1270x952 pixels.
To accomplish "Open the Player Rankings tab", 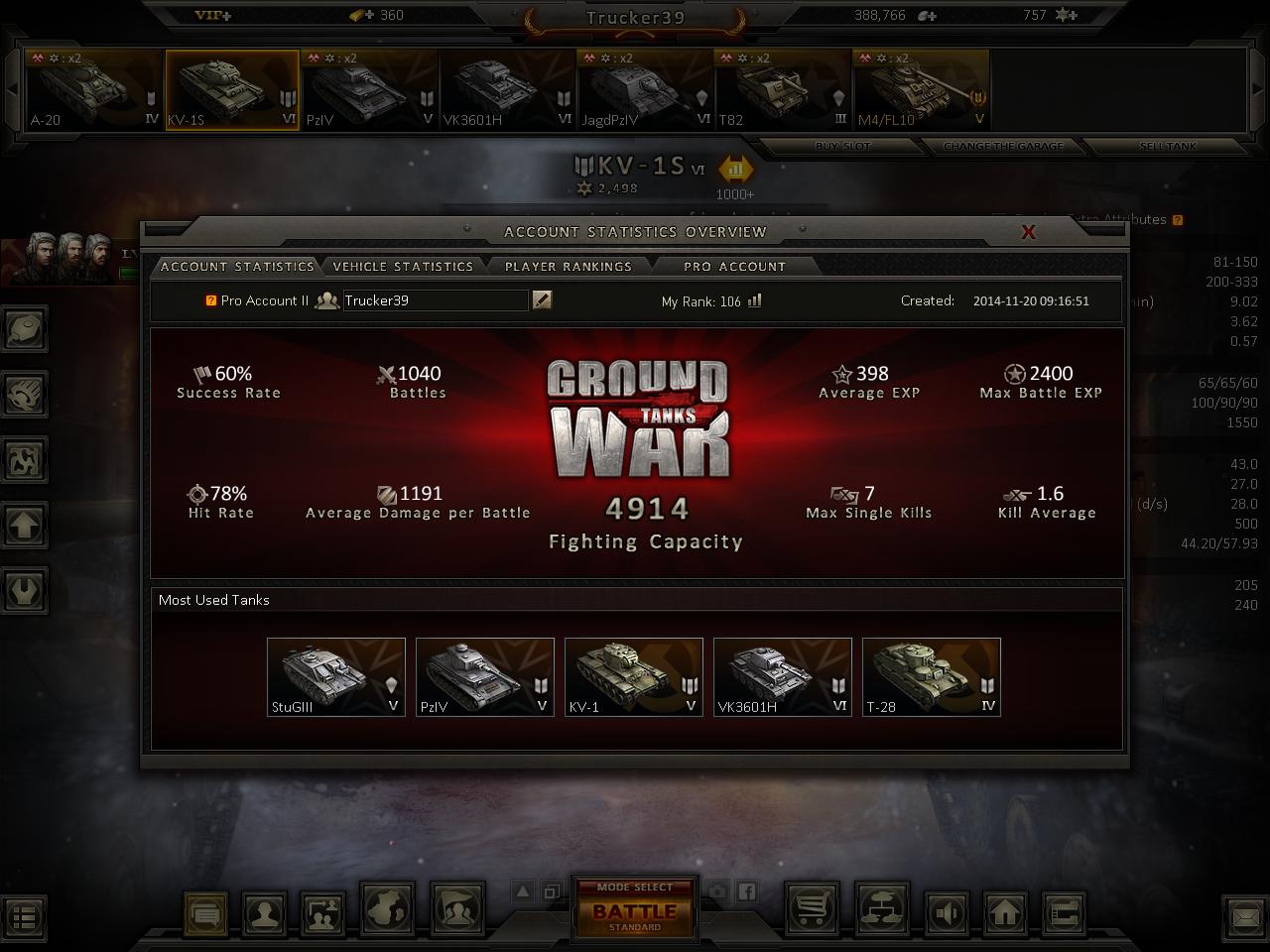I will pyautogui.click(x=568, y=267).
